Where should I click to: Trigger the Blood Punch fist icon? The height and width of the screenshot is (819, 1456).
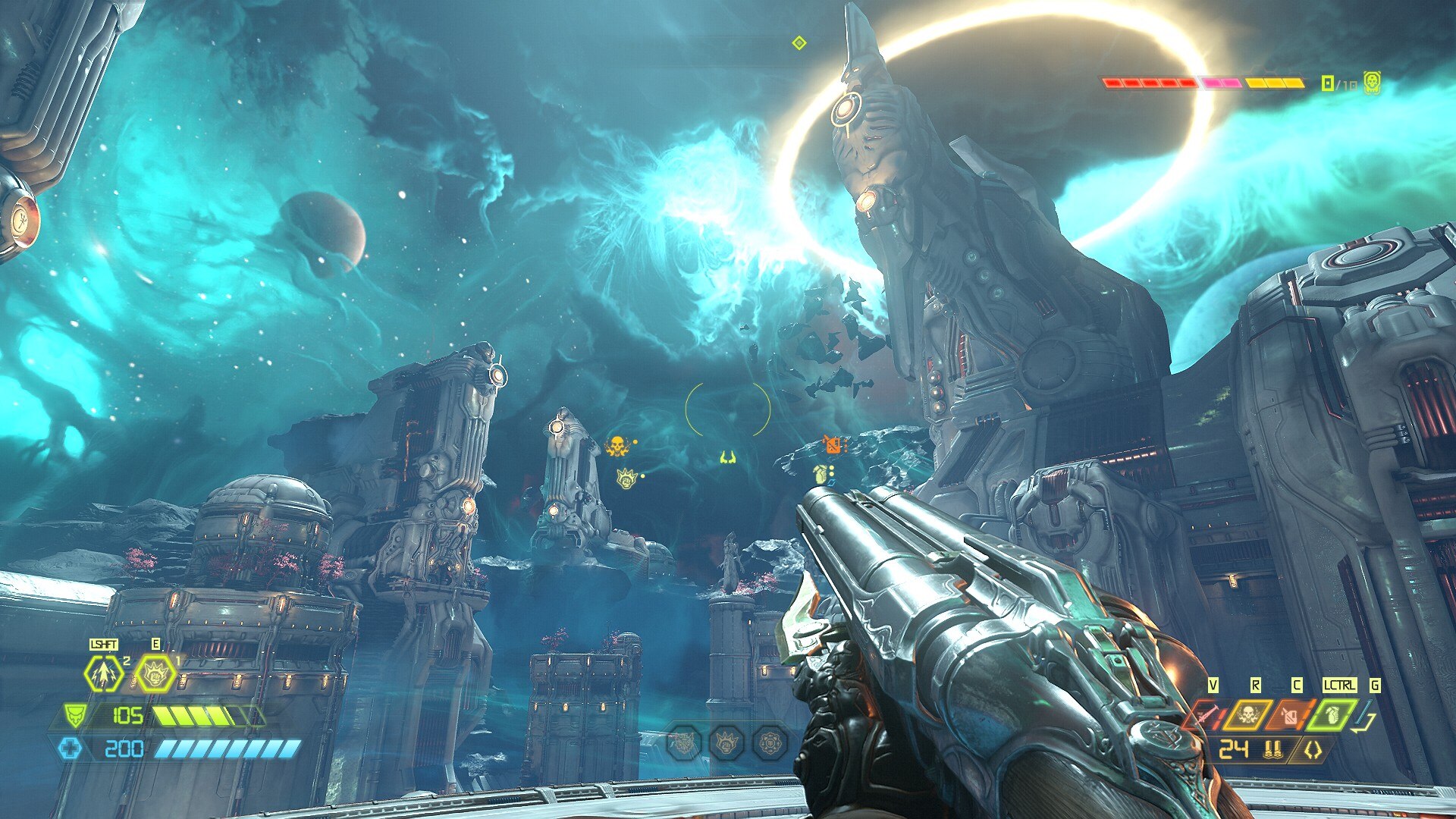coord(155,672)
